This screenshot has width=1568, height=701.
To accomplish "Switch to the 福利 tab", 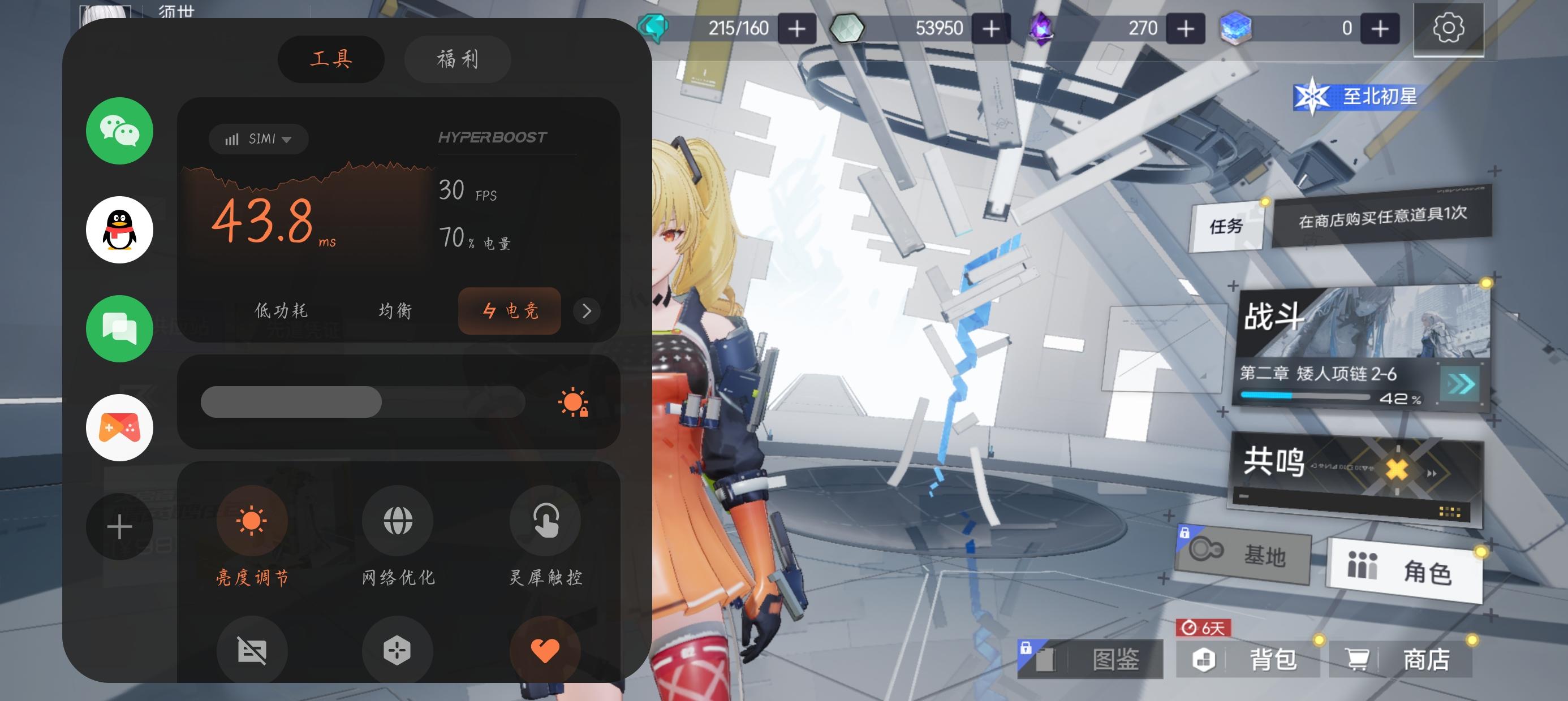I will 457,59.
